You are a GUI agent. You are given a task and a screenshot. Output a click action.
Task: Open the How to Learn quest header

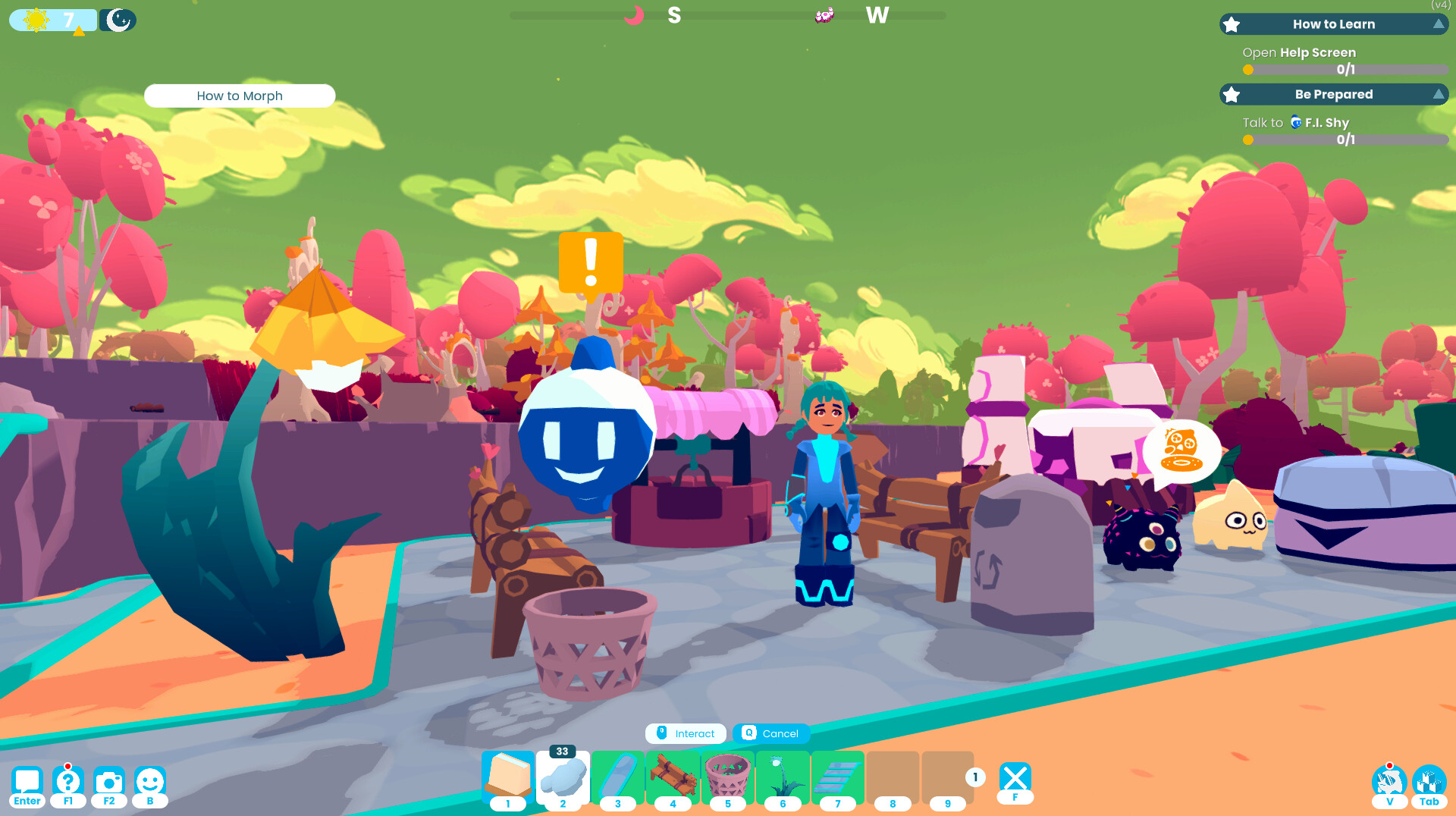tap(1333, 24)
